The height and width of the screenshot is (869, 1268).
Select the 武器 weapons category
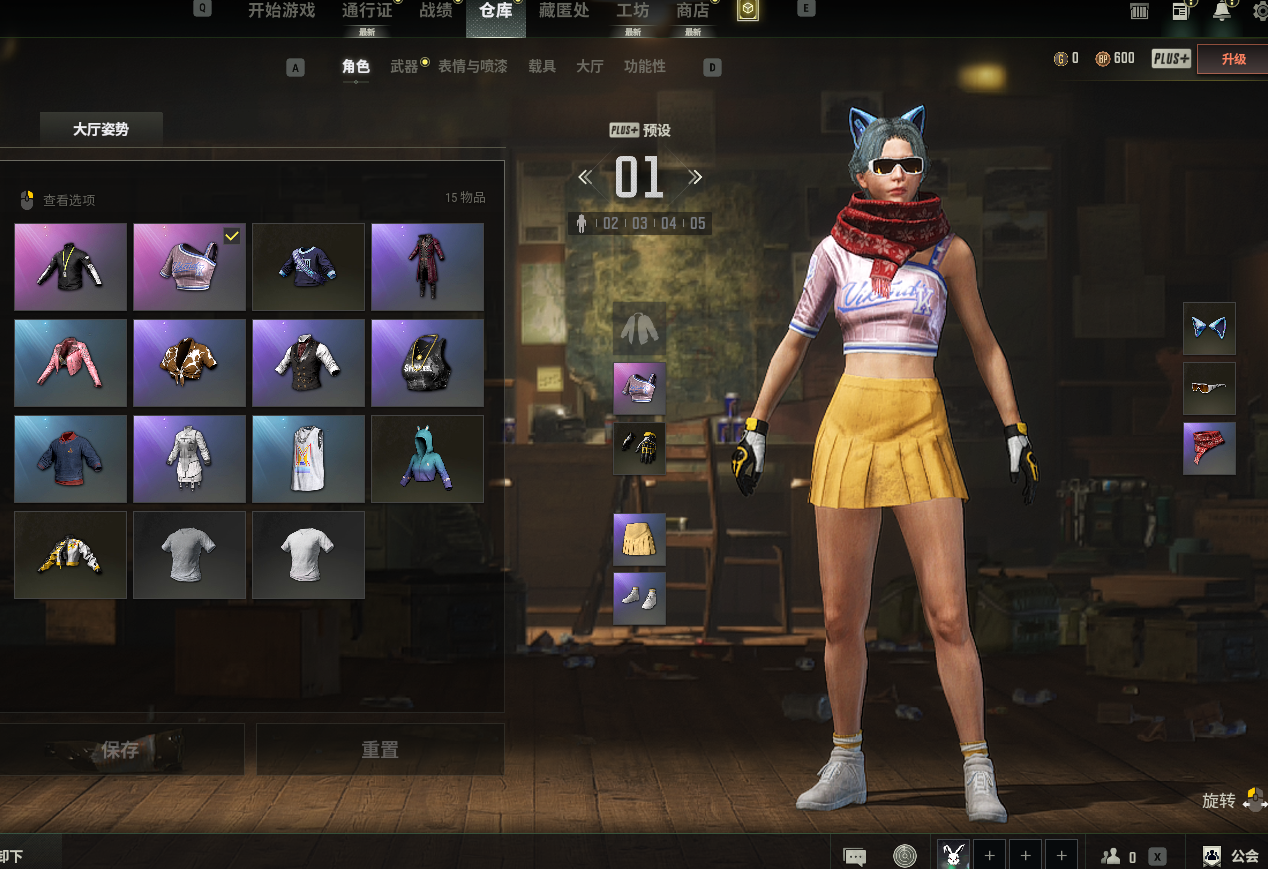[404, 67]
